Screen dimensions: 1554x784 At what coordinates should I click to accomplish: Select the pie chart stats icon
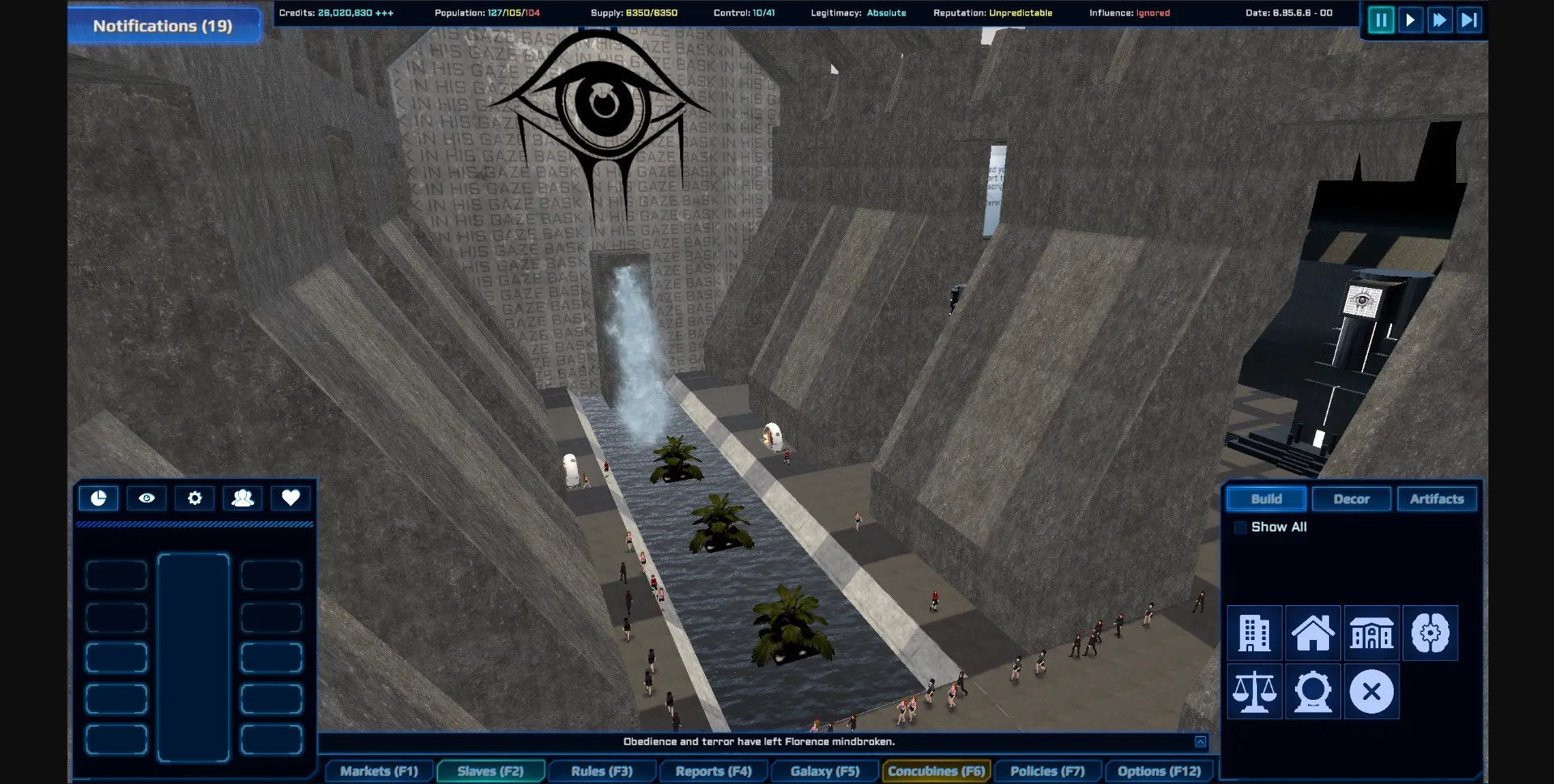pos(98,498)
